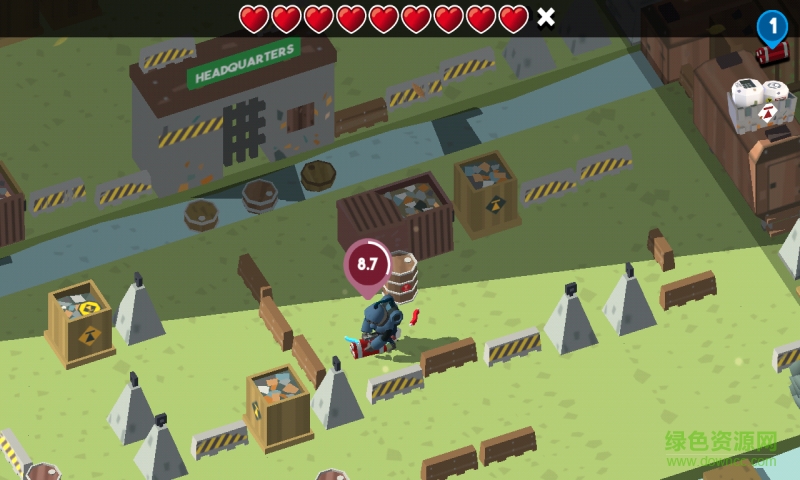The width and height of the screenshot is (800, 480).
Task: Use the dynamite item icon
Action: (773, 52)
